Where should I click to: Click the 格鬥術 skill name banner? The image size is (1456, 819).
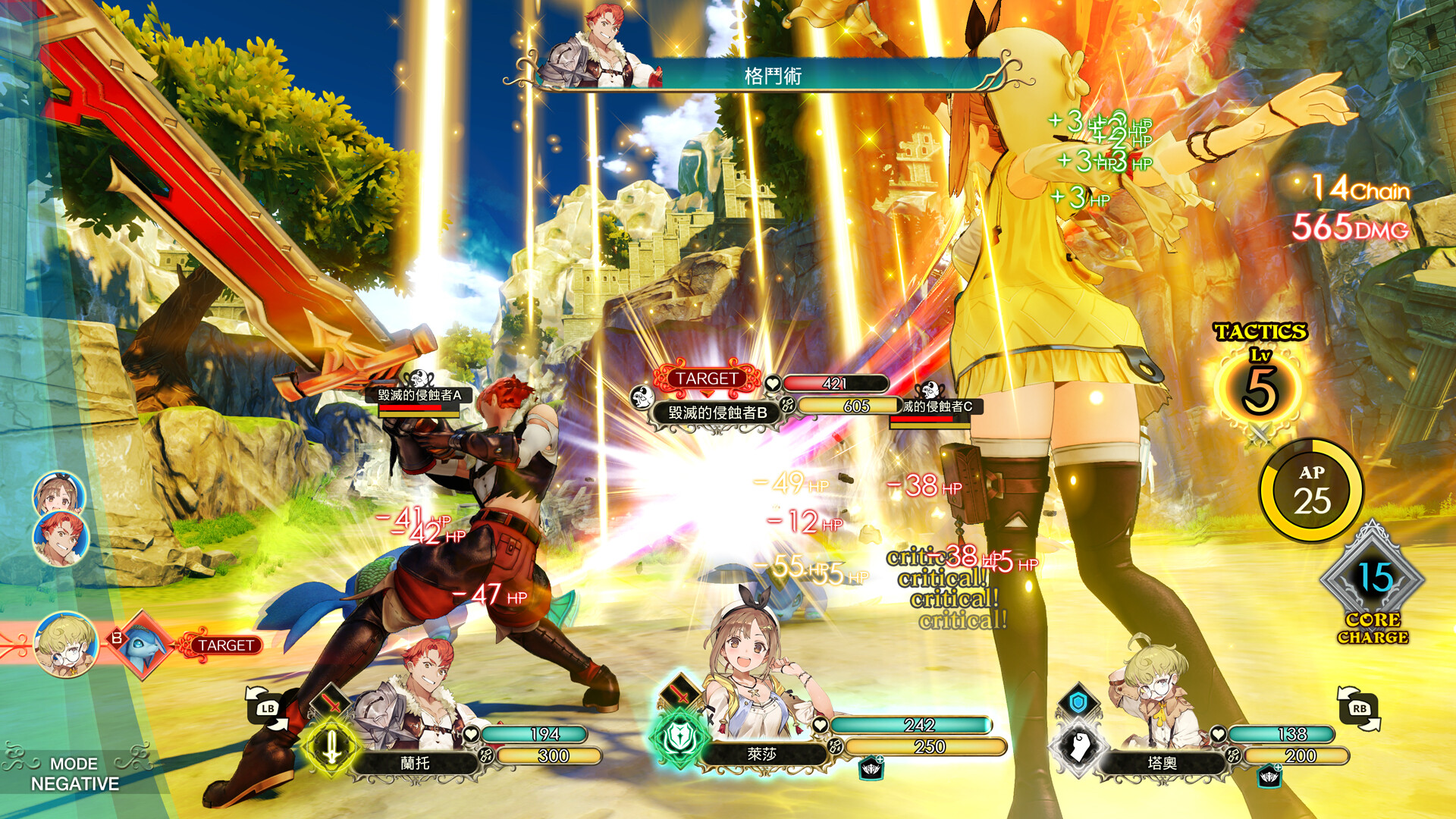[773, 76]
